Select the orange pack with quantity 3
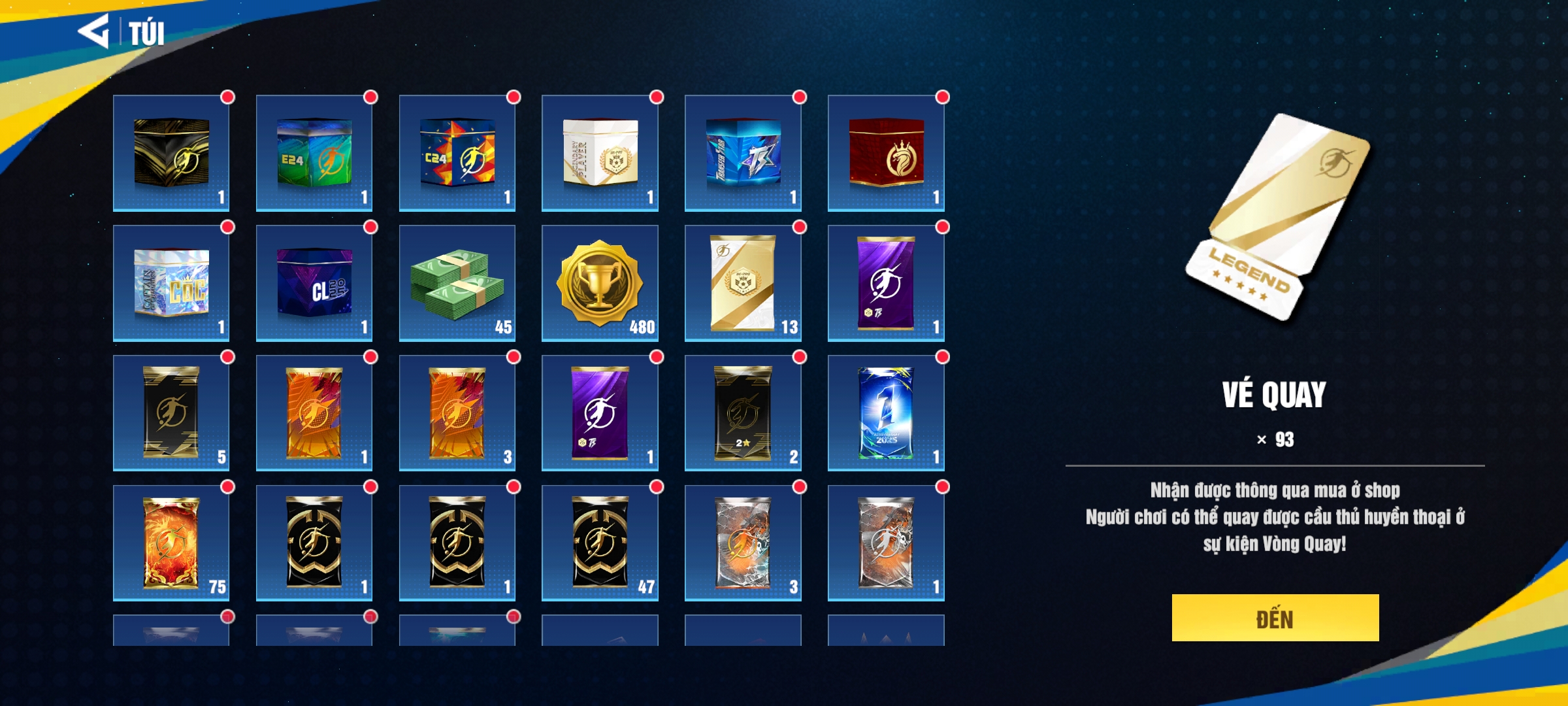This screenshot has height=706, width=1568. tap(457, 413)
